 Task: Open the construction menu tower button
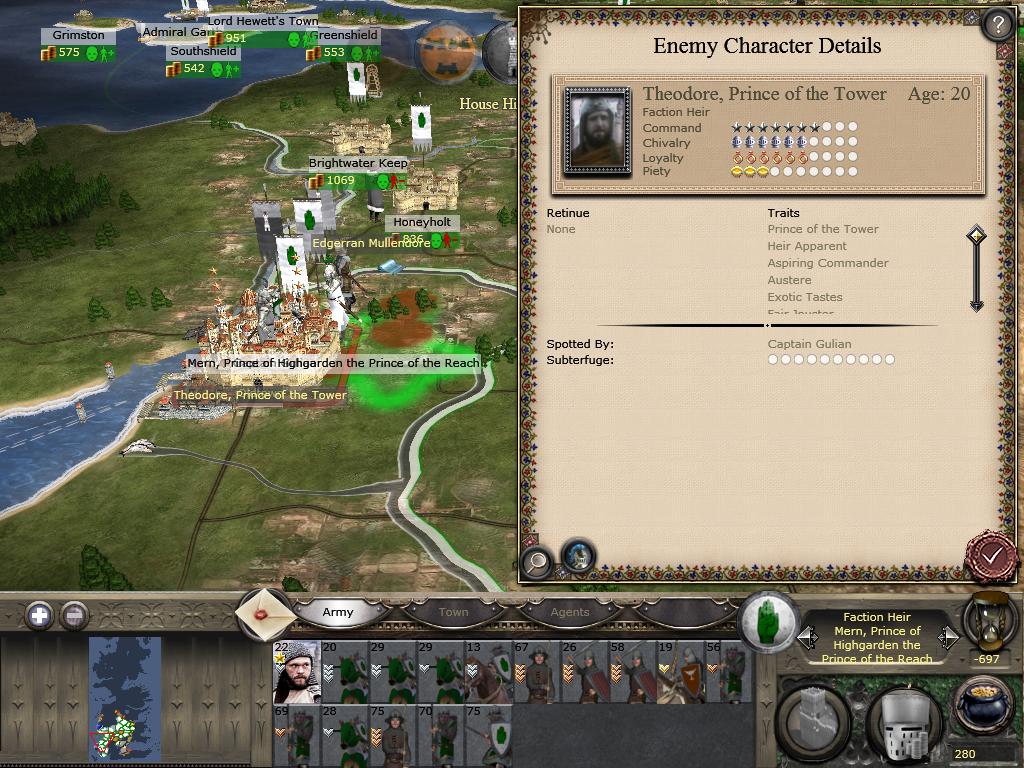(815, 720)
